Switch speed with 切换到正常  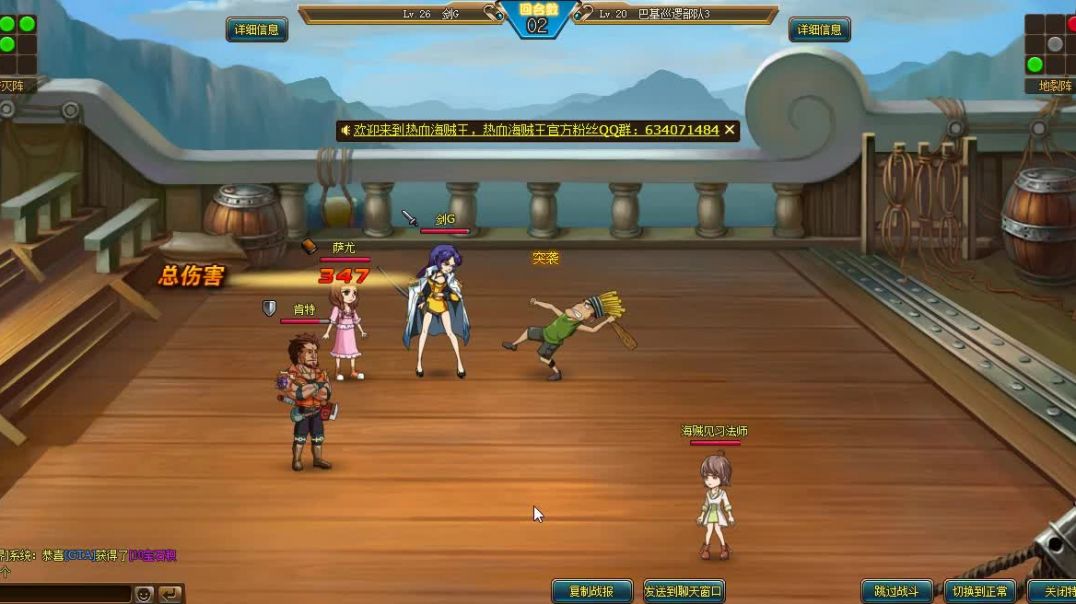(979, 591)
